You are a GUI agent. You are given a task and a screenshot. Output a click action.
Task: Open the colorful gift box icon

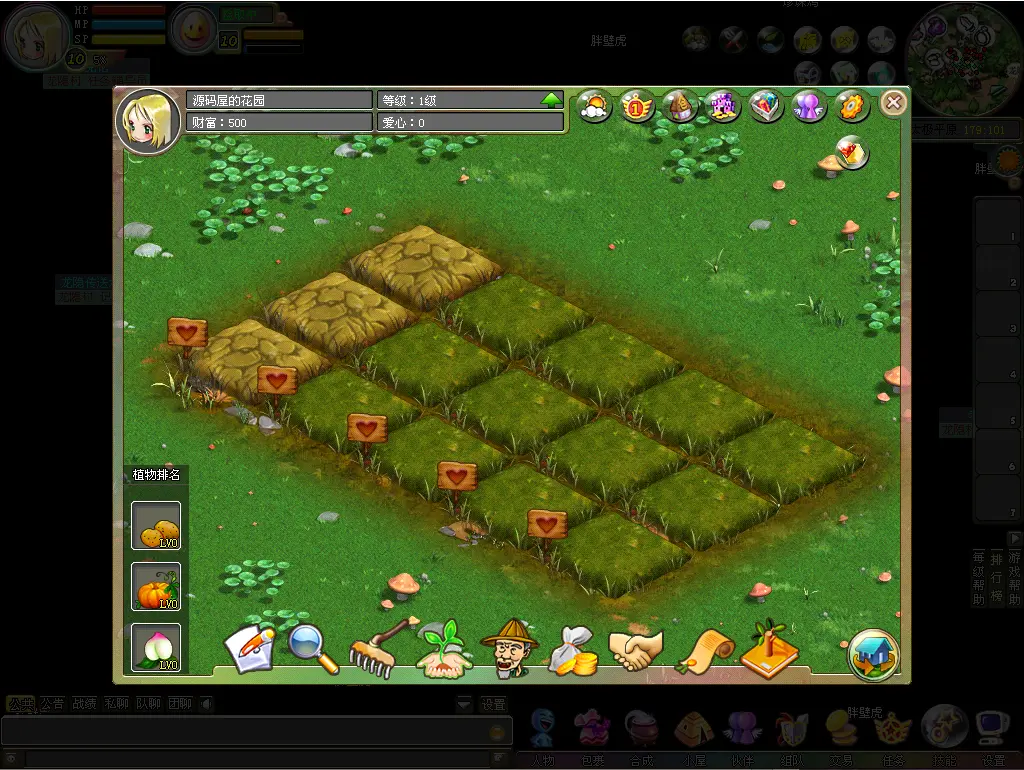coord(766,106)
